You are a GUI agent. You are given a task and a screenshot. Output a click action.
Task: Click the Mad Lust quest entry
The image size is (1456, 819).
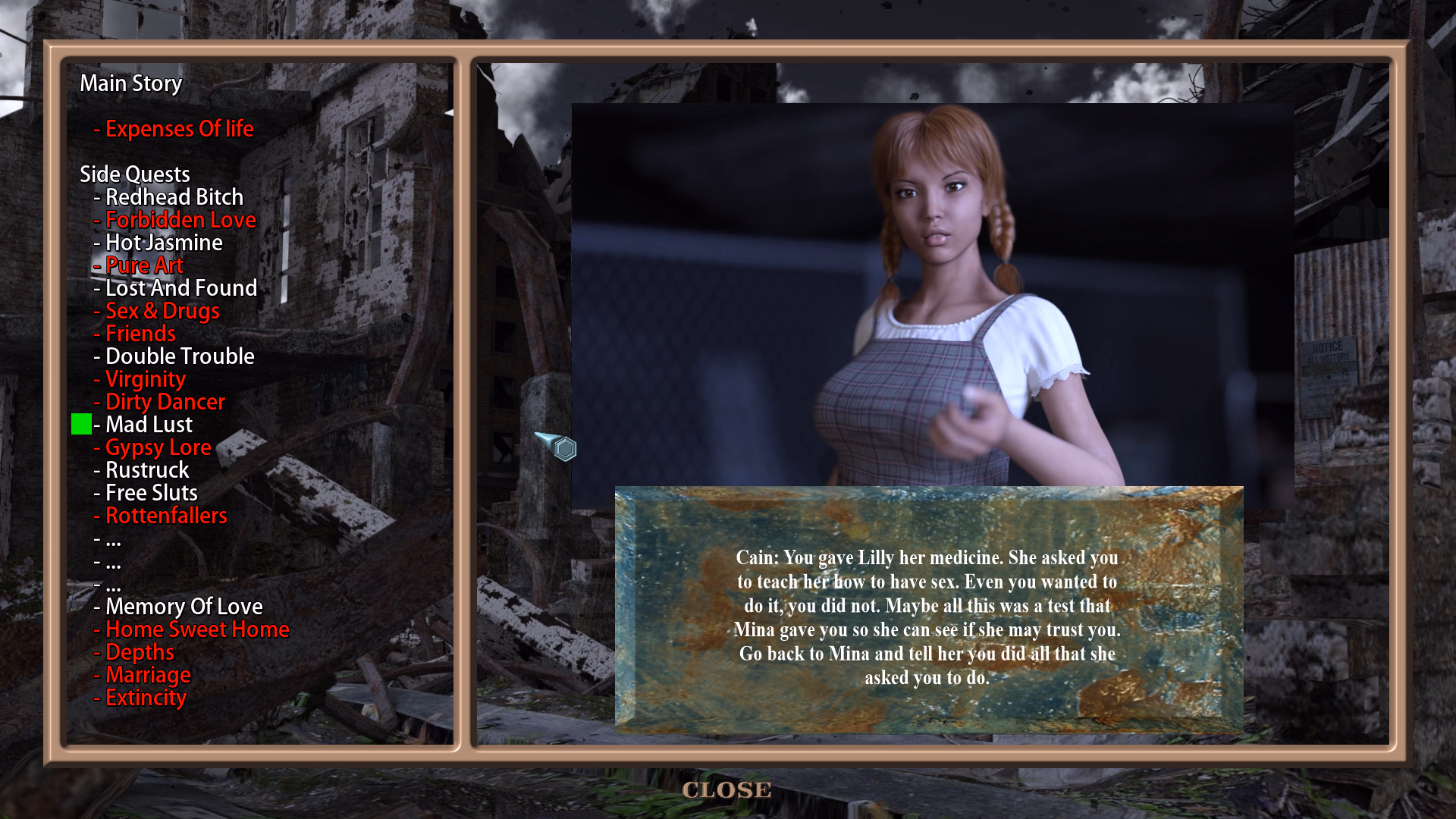(148, 425)
